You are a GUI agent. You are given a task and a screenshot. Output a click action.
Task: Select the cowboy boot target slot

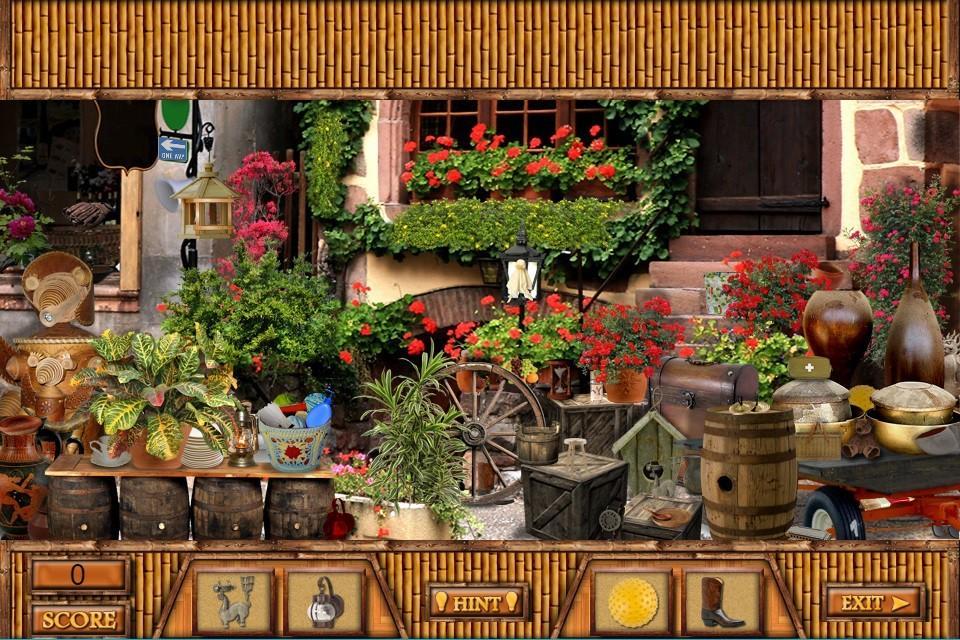click(x=721, y=602)
